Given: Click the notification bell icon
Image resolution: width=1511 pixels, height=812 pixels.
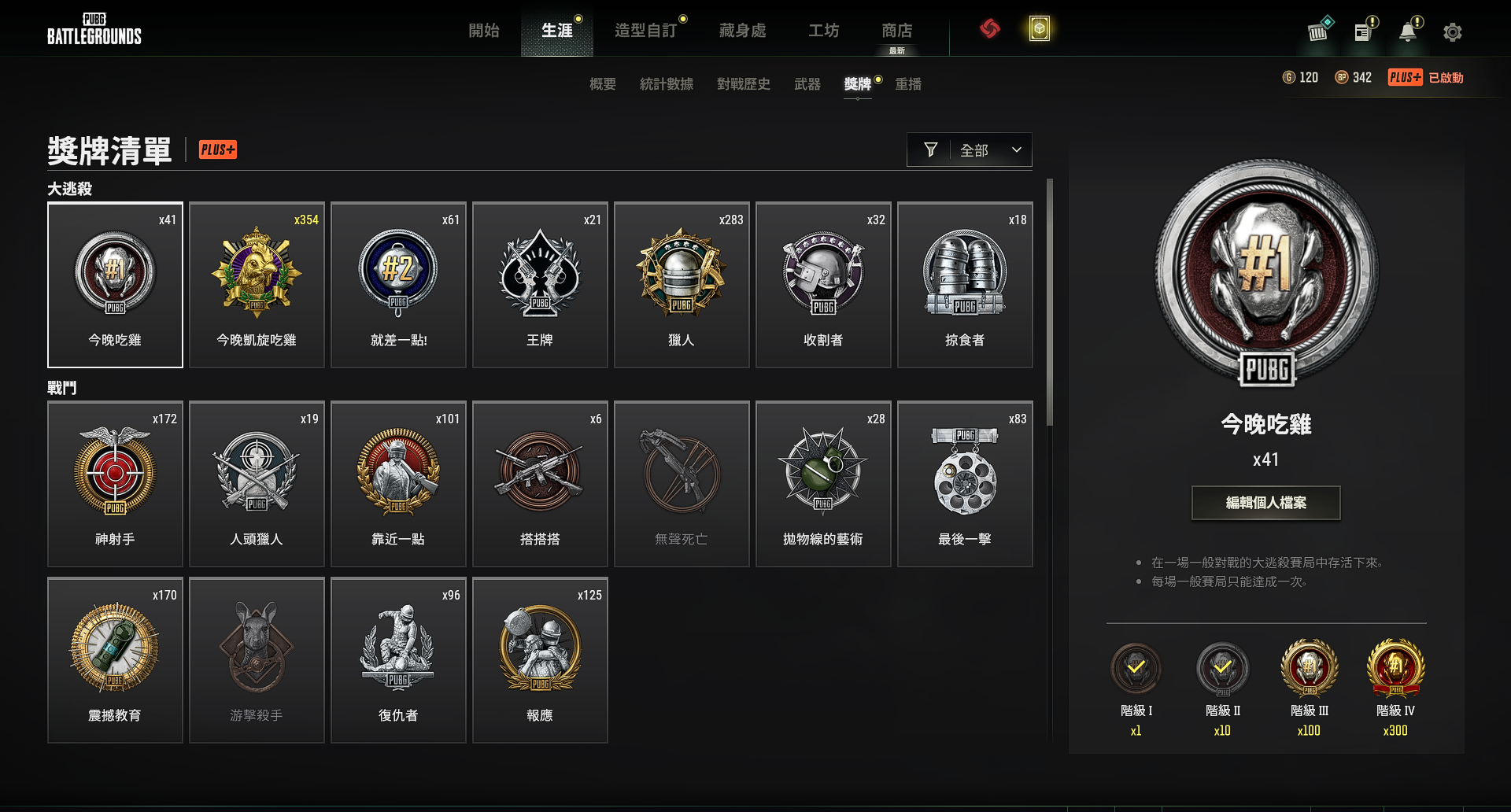Looking at the screenshot, I should tap(1409, 31).
